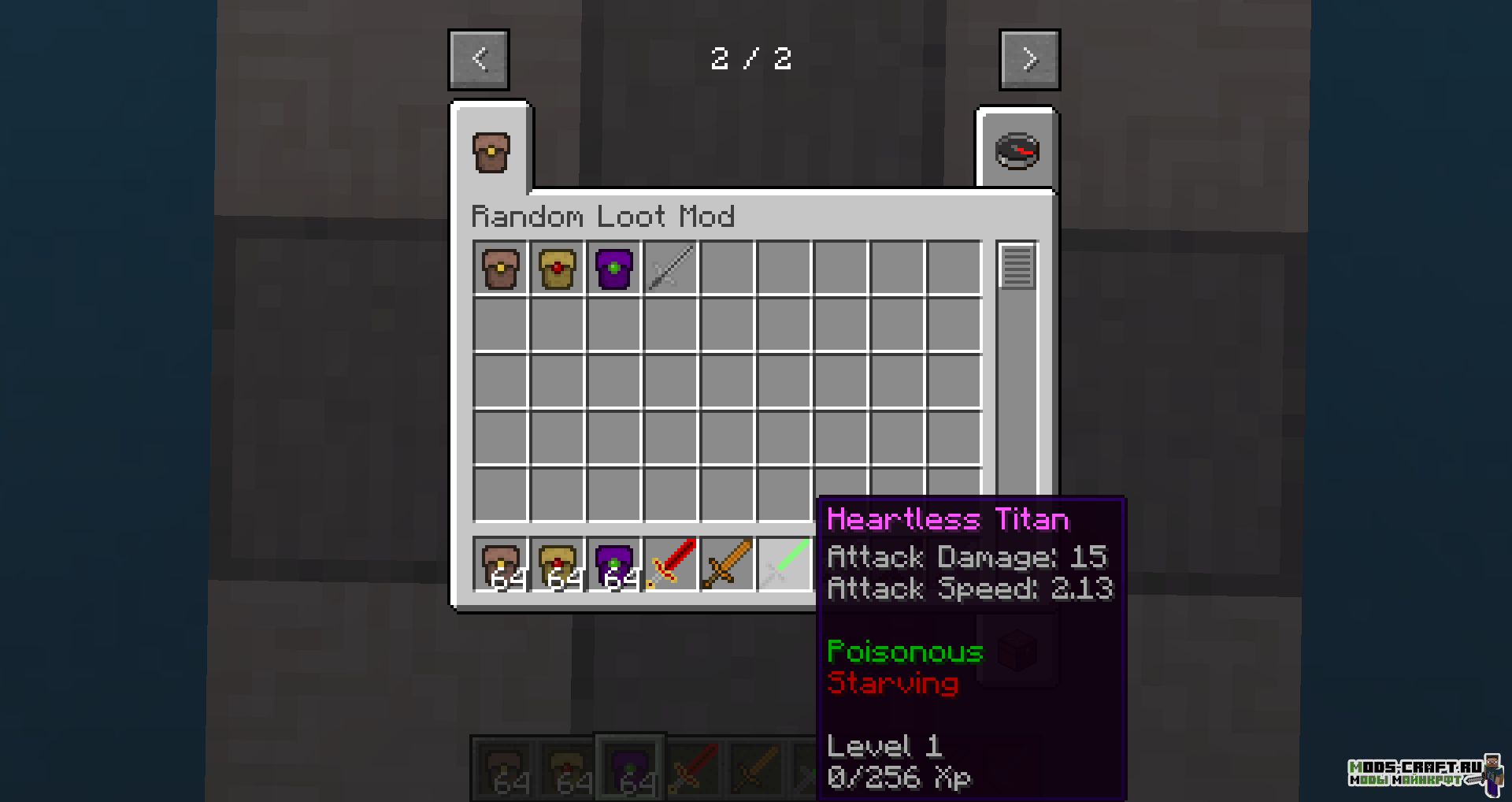Viewport: 1512px width, 802px height.
Task: Pick the gold loot case in grid
Action: pos(558,269)
